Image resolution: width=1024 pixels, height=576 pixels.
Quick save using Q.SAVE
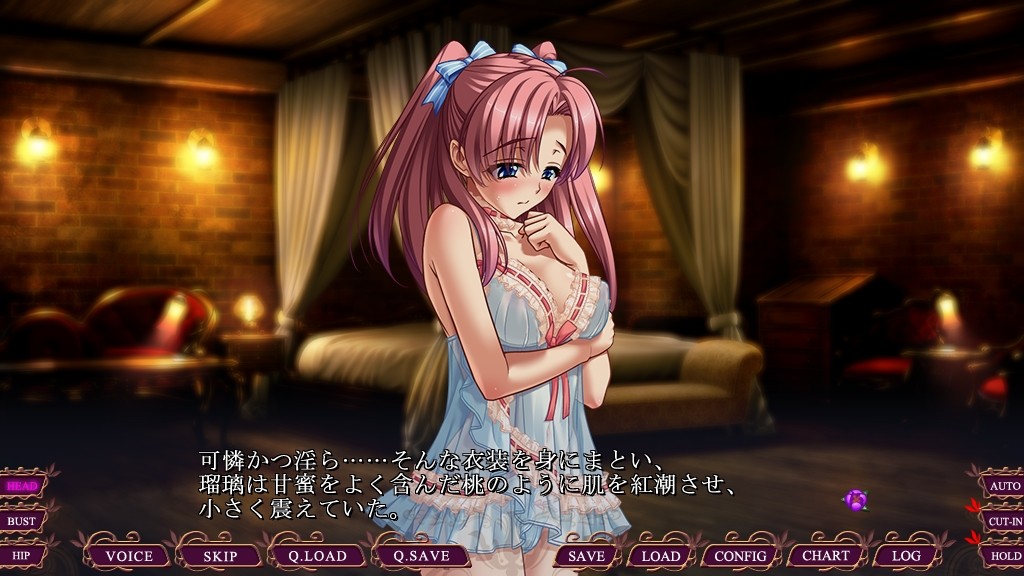[421, 556]
